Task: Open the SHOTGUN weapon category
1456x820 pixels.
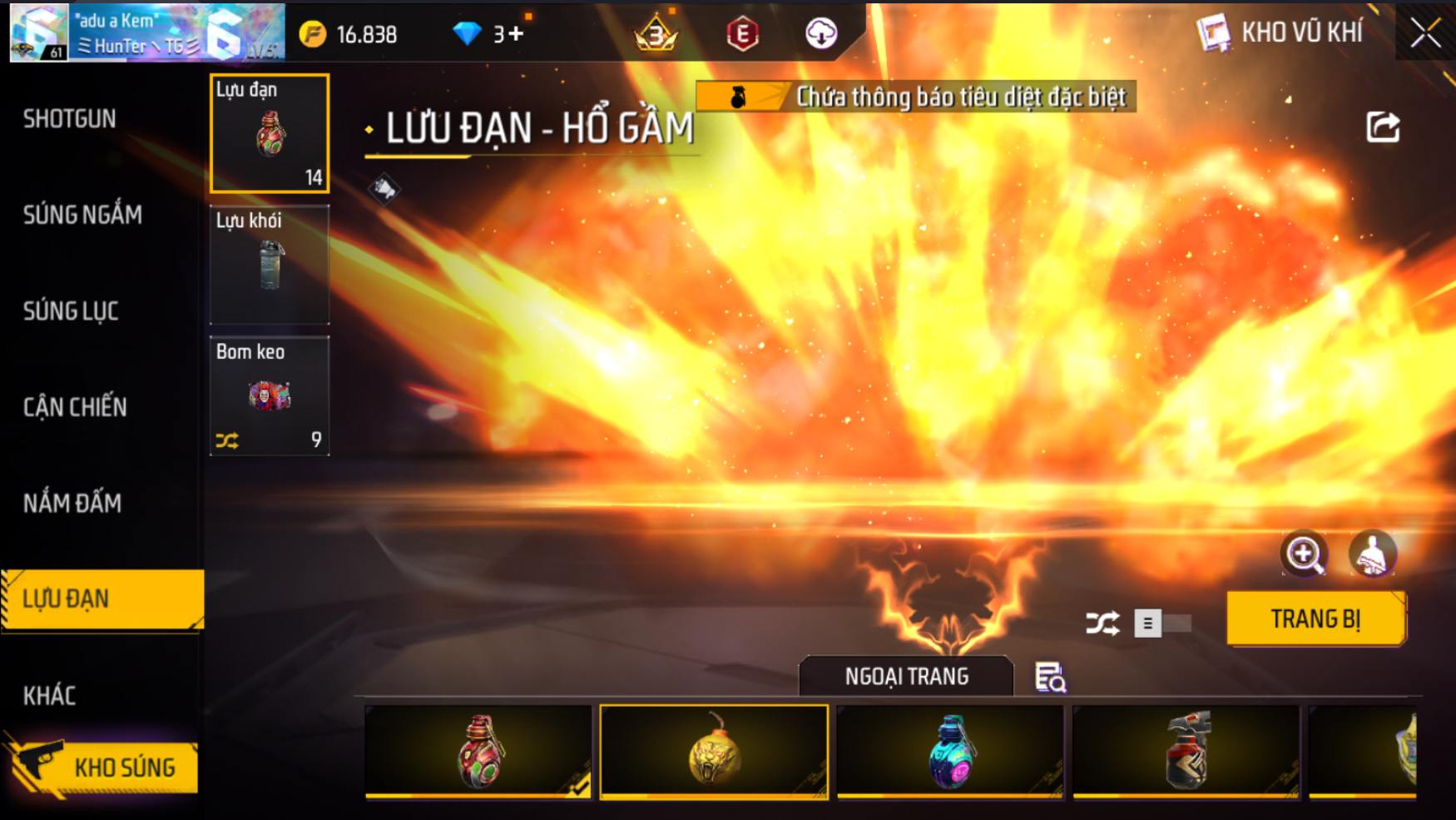Action: 70,119
